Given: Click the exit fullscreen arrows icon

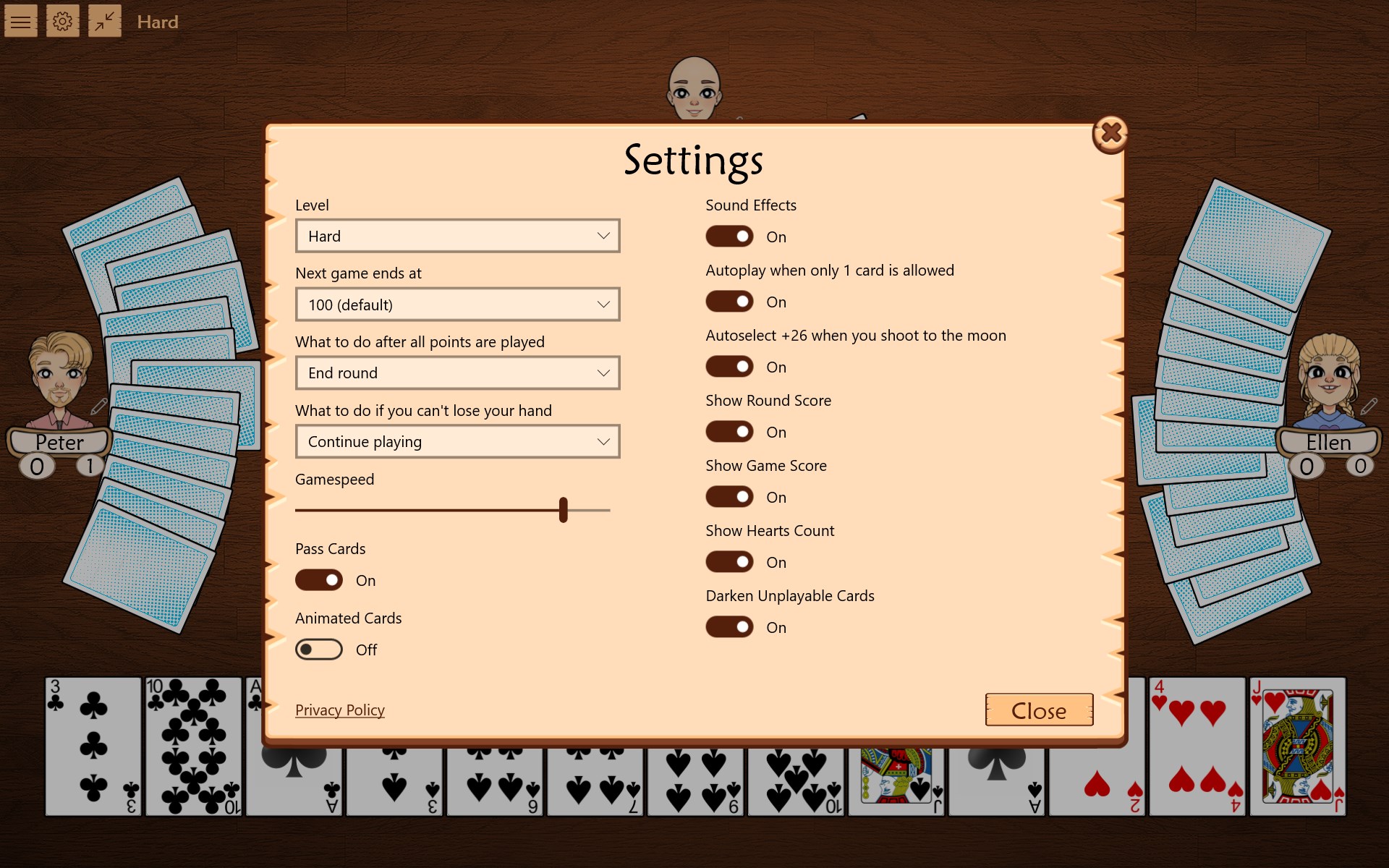Looking at the screenshot, I should (104, 21).
